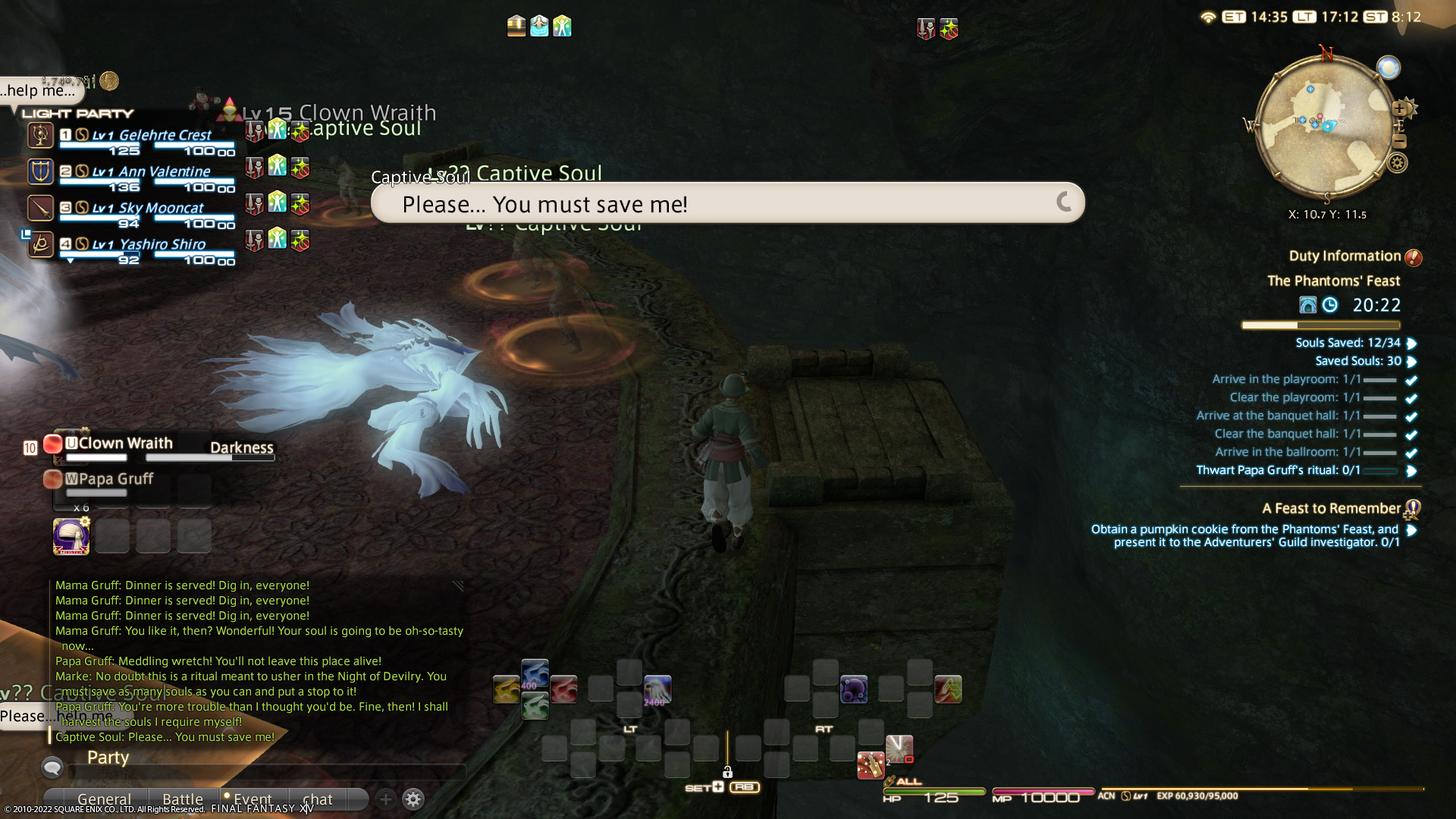The image size is (1456, 819).
Task: Use the purple bubbles hotbar ability
Action: click(x=854, y=689)
